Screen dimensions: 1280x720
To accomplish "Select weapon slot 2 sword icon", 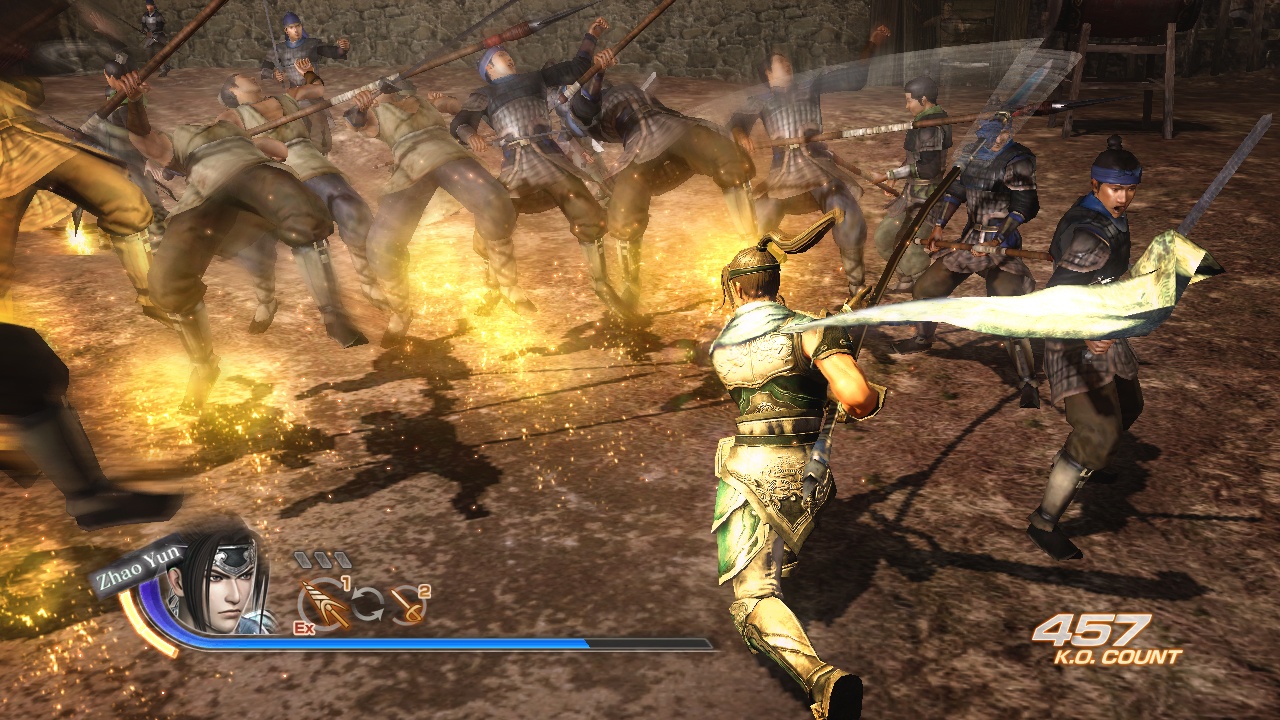I will click(x=407, y=605).
